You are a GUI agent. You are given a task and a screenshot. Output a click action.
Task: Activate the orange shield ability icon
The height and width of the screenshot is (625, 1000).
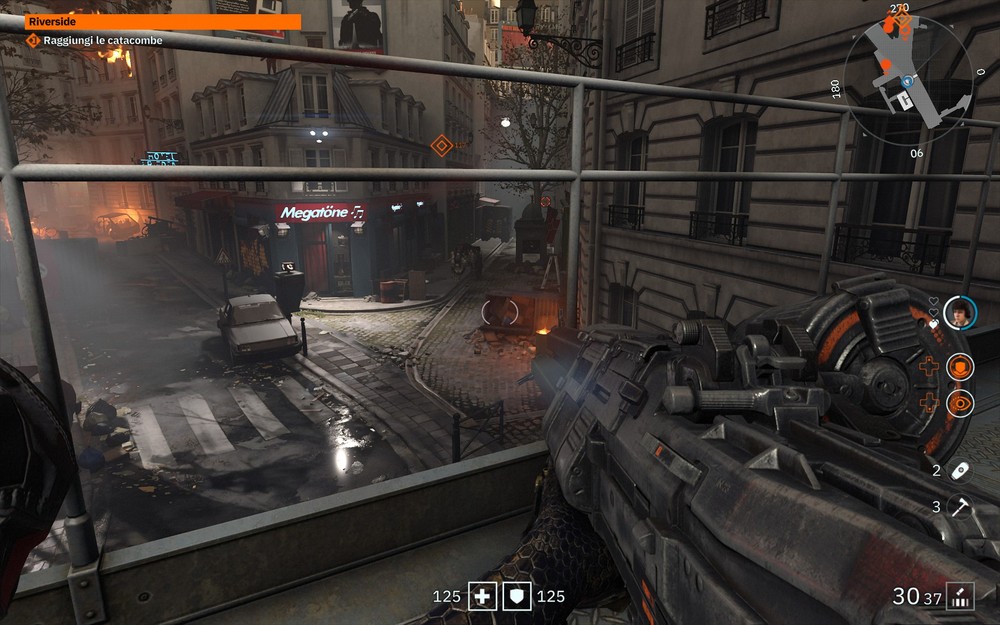960,367
